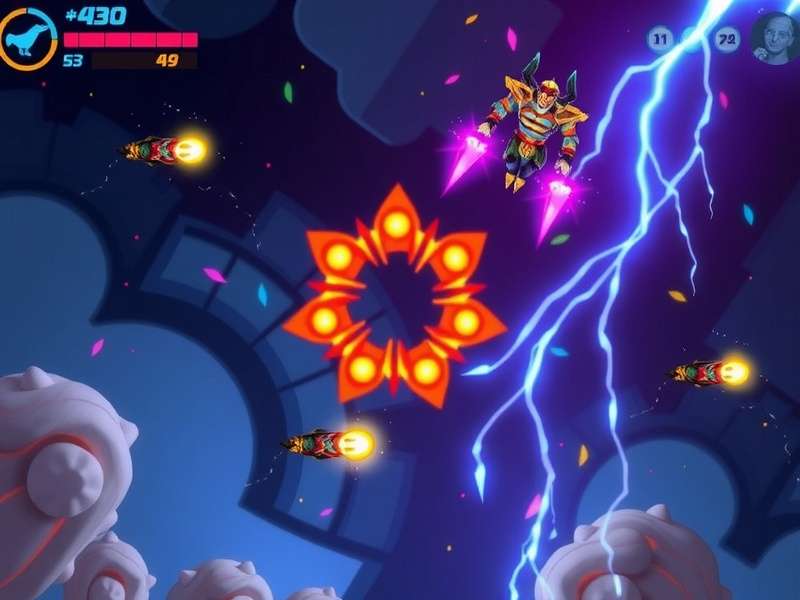Click the blue bird emblem icon
800x600 pixels.
[27, 38]
